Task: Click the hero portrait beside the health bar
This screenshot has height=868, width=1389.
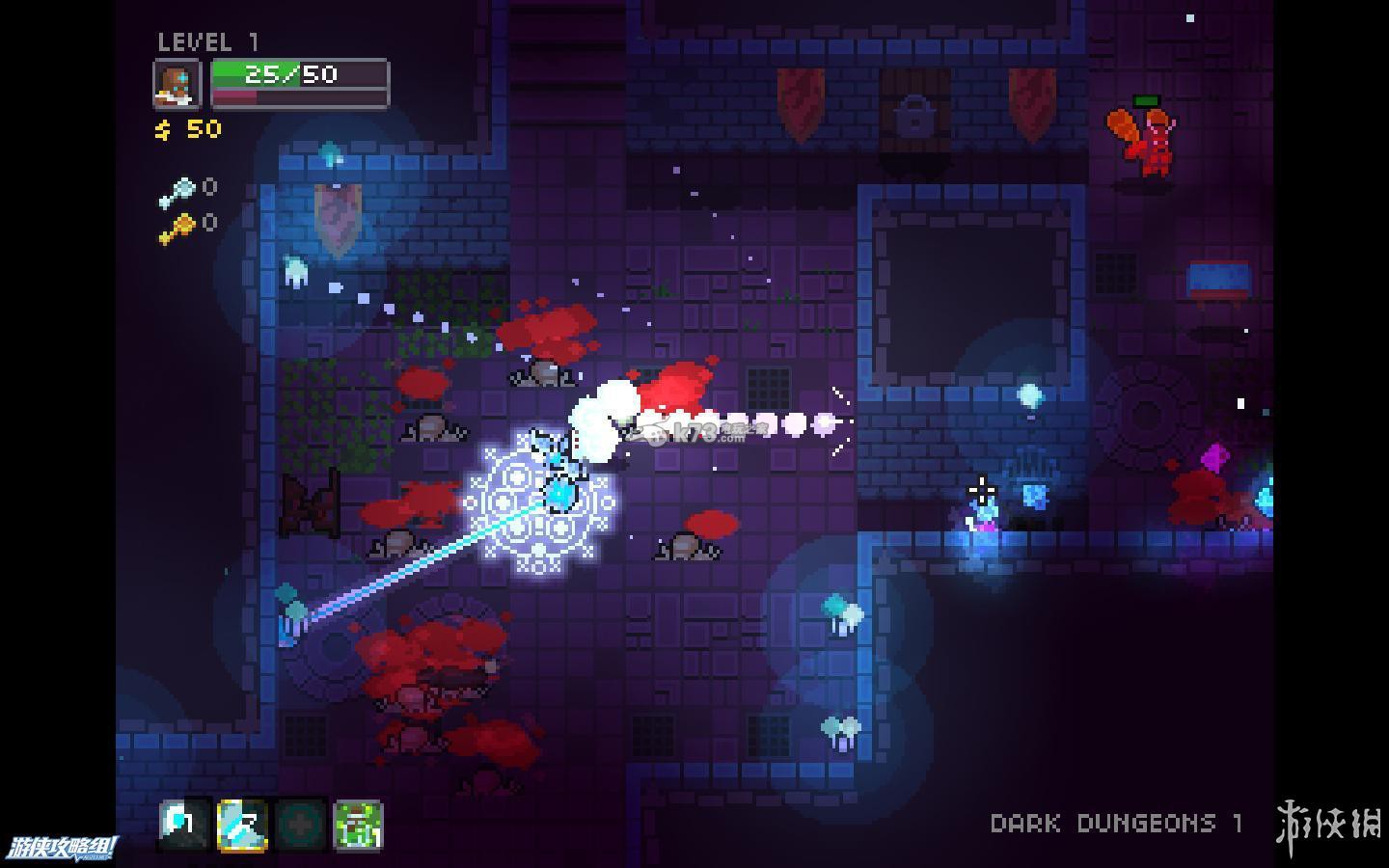Action: pyautogui.click(x=177, y=84)
